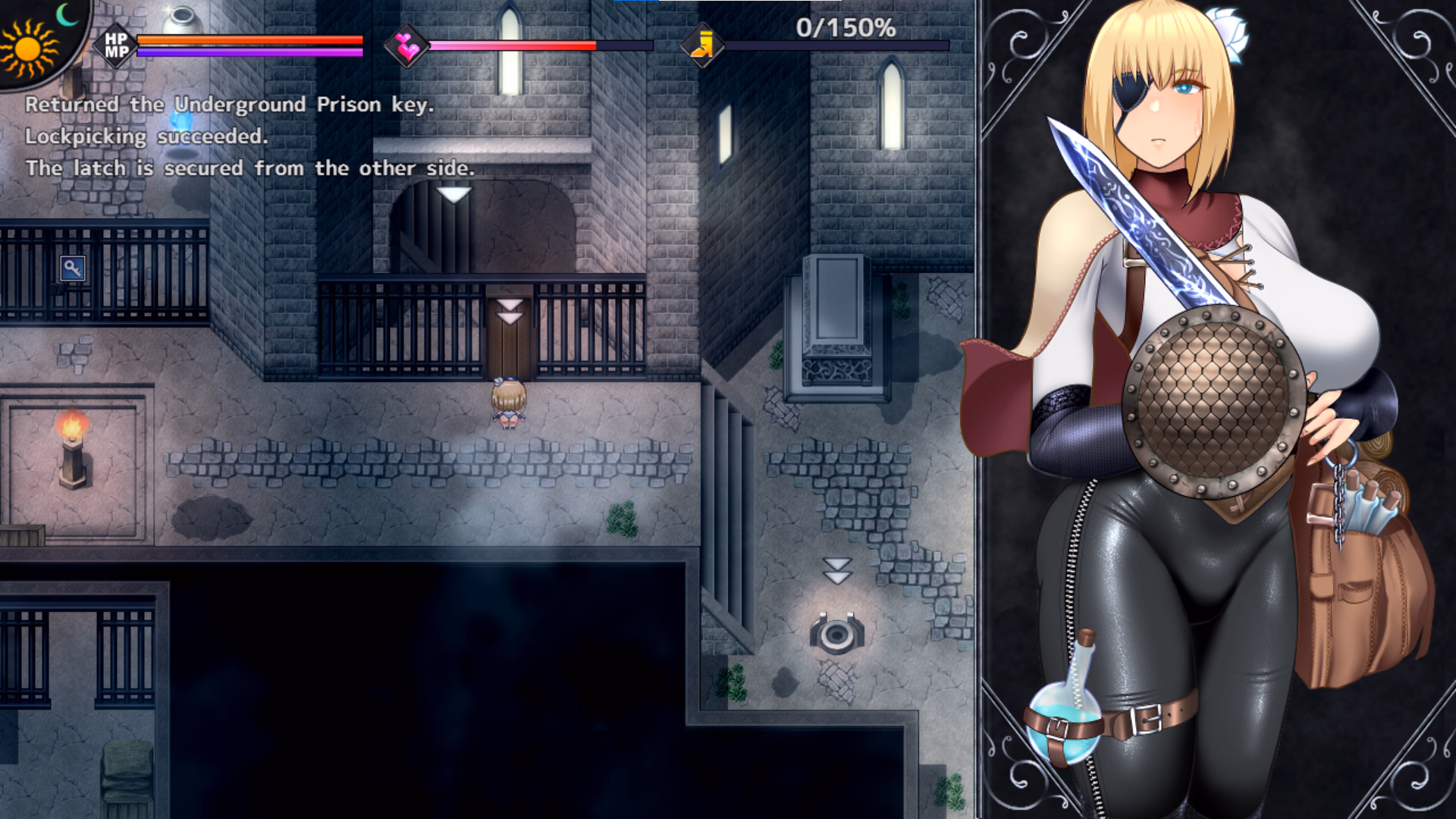
Task: Select the pink heart gauge icon
Action: 407,46
